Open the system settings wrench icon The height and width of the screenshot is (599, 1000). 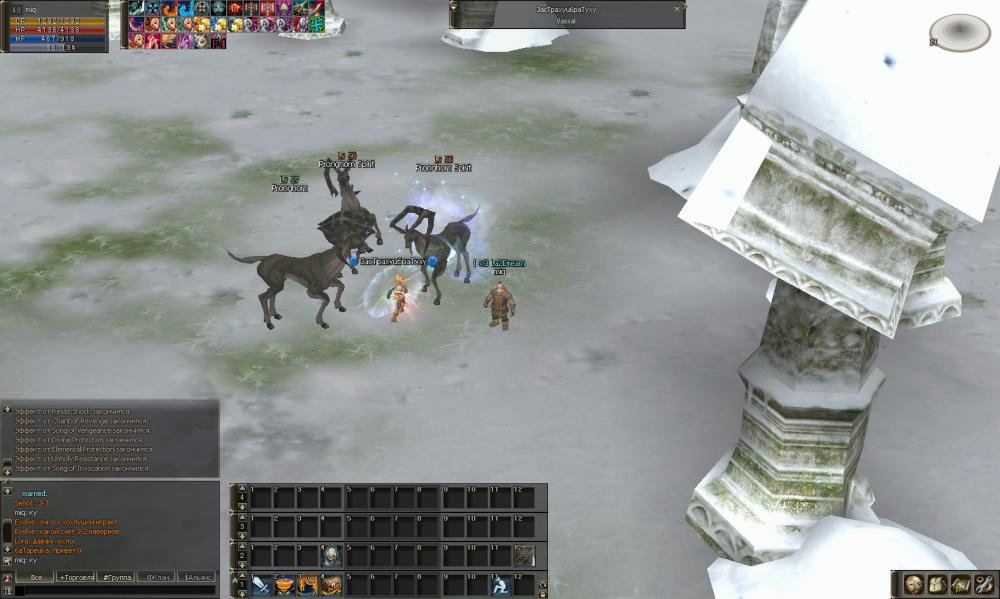pos(983,584)
